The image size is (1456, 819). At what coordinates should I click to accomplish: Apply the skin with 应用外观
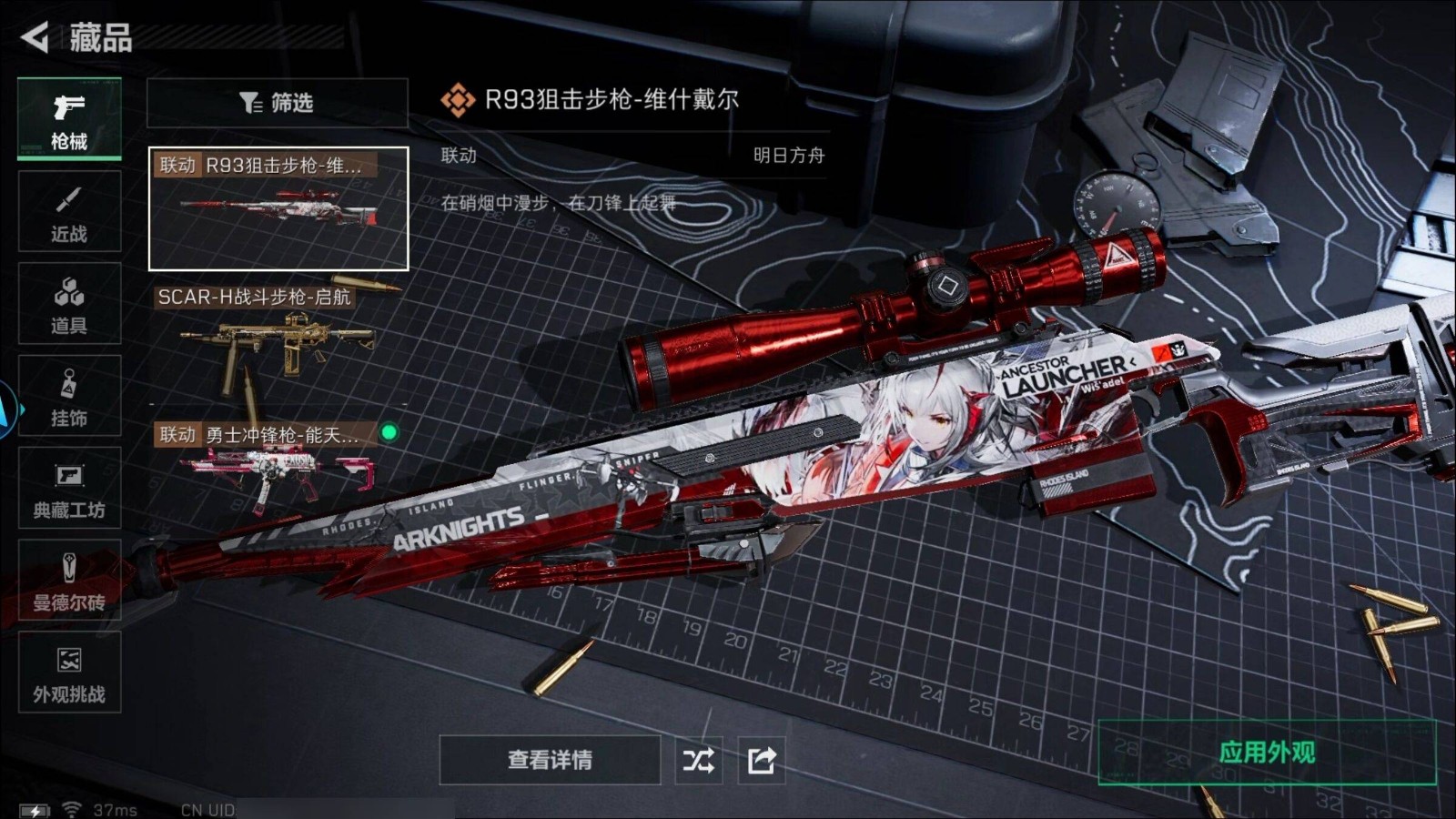pos(1267,753)
